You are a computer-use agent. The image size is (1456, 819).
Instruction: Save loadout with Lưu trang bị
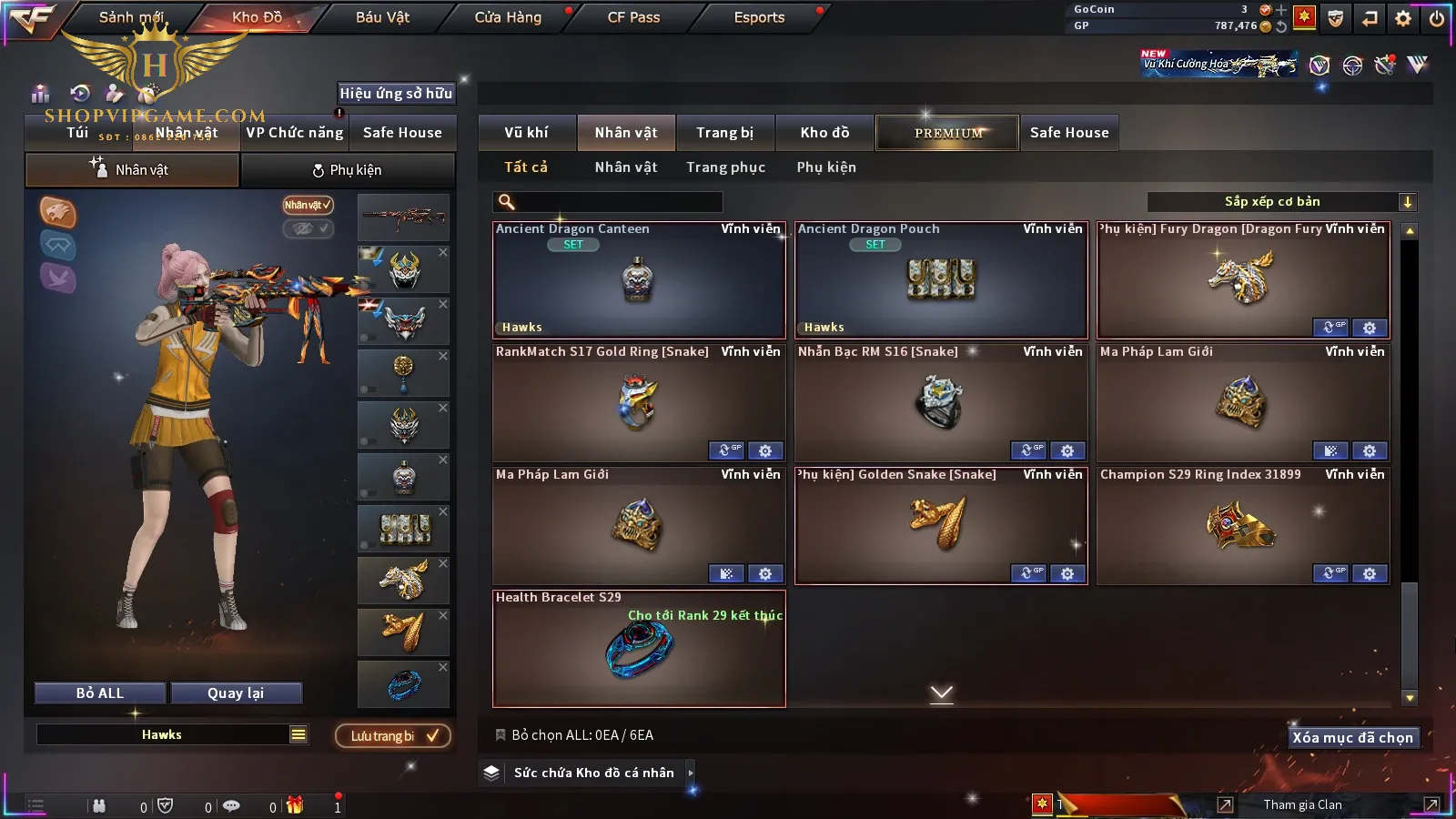(x=393, y=736)
